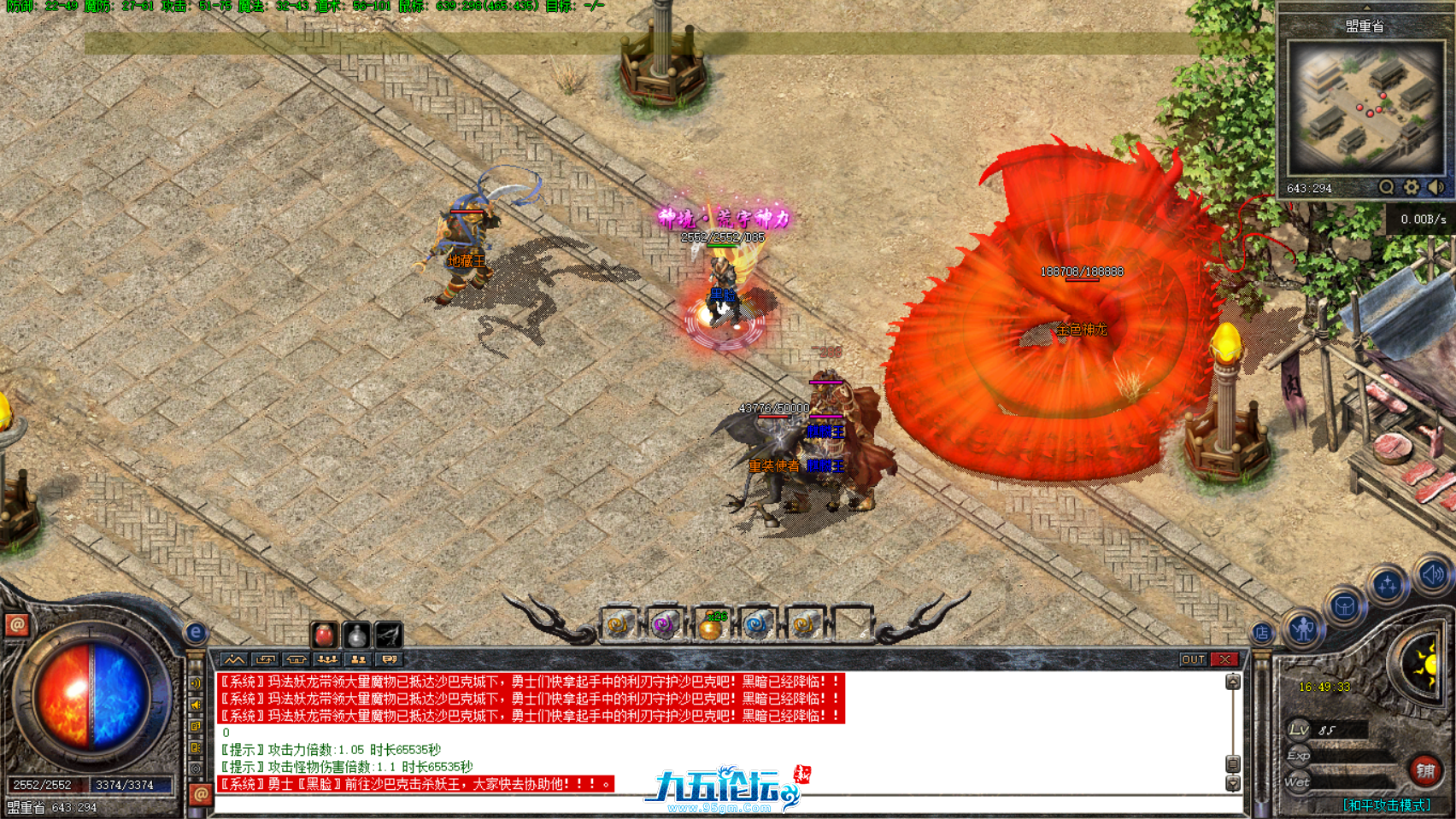
Task: Open the team icon in the chat toolbar
Action: [326, 659]
